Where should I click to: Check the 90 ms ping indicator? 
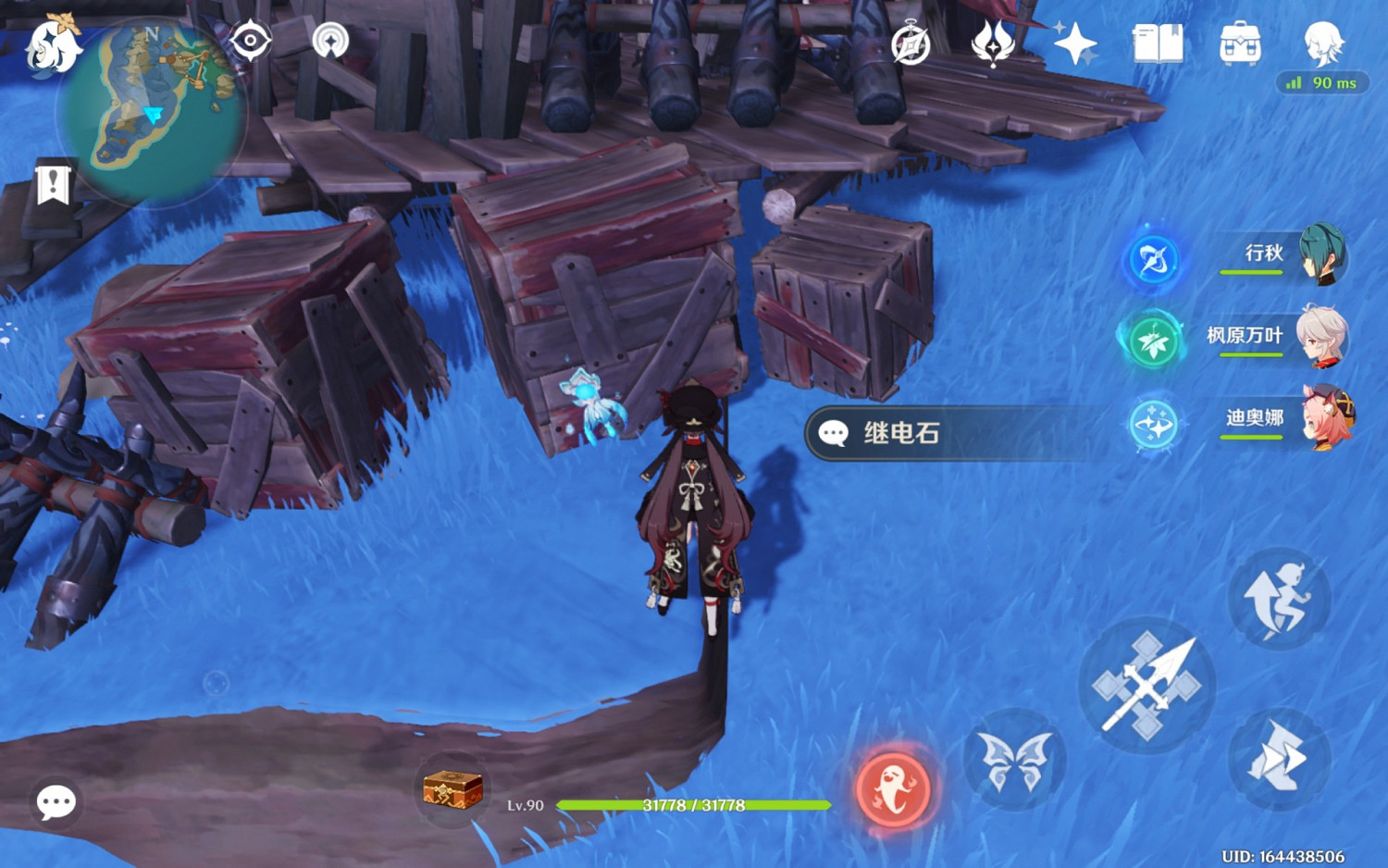[1321, 83]
